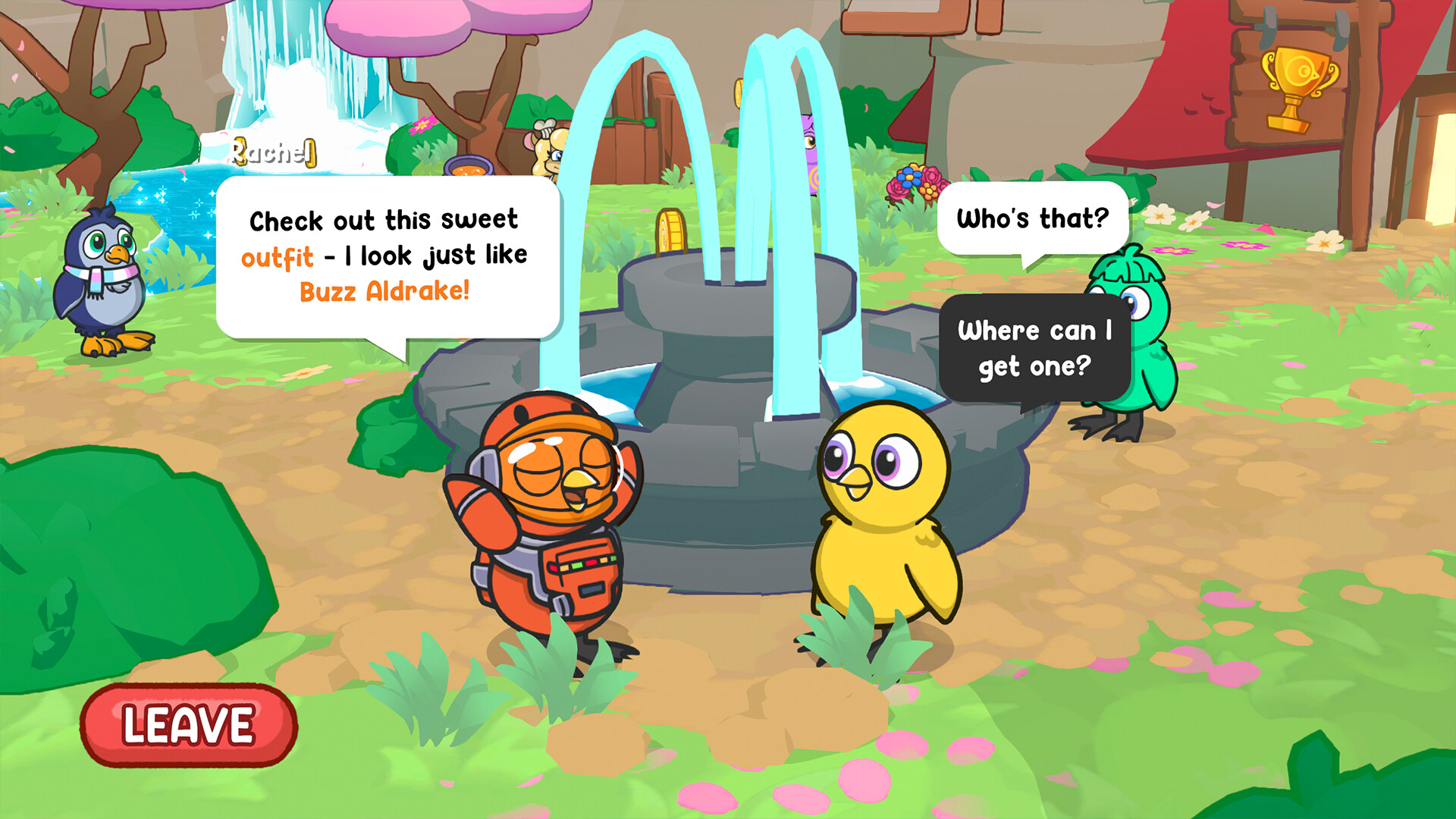The height and width of the screenshot is (819, 1456).
Task: Click the blonde bird behind the bowl
Action: [x=546, y=152]
